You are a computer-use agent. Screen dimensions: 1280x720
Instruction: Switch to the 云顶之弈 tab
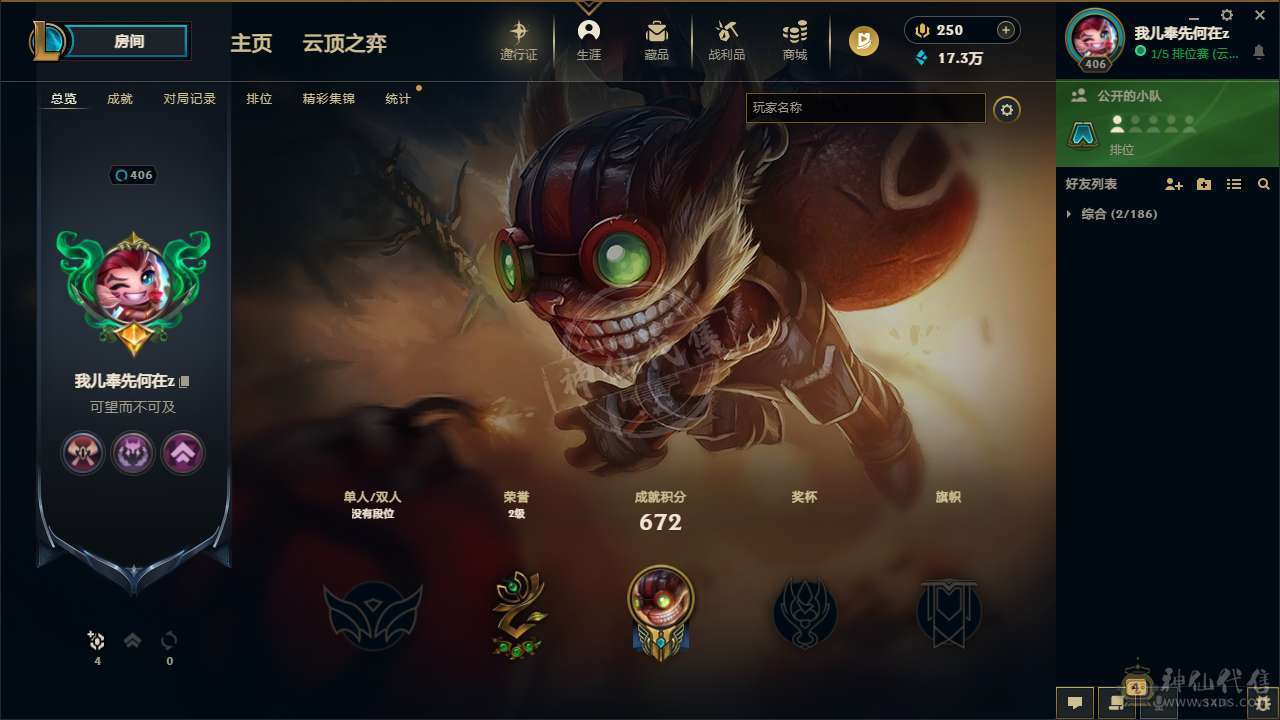(x=345, y=43)
